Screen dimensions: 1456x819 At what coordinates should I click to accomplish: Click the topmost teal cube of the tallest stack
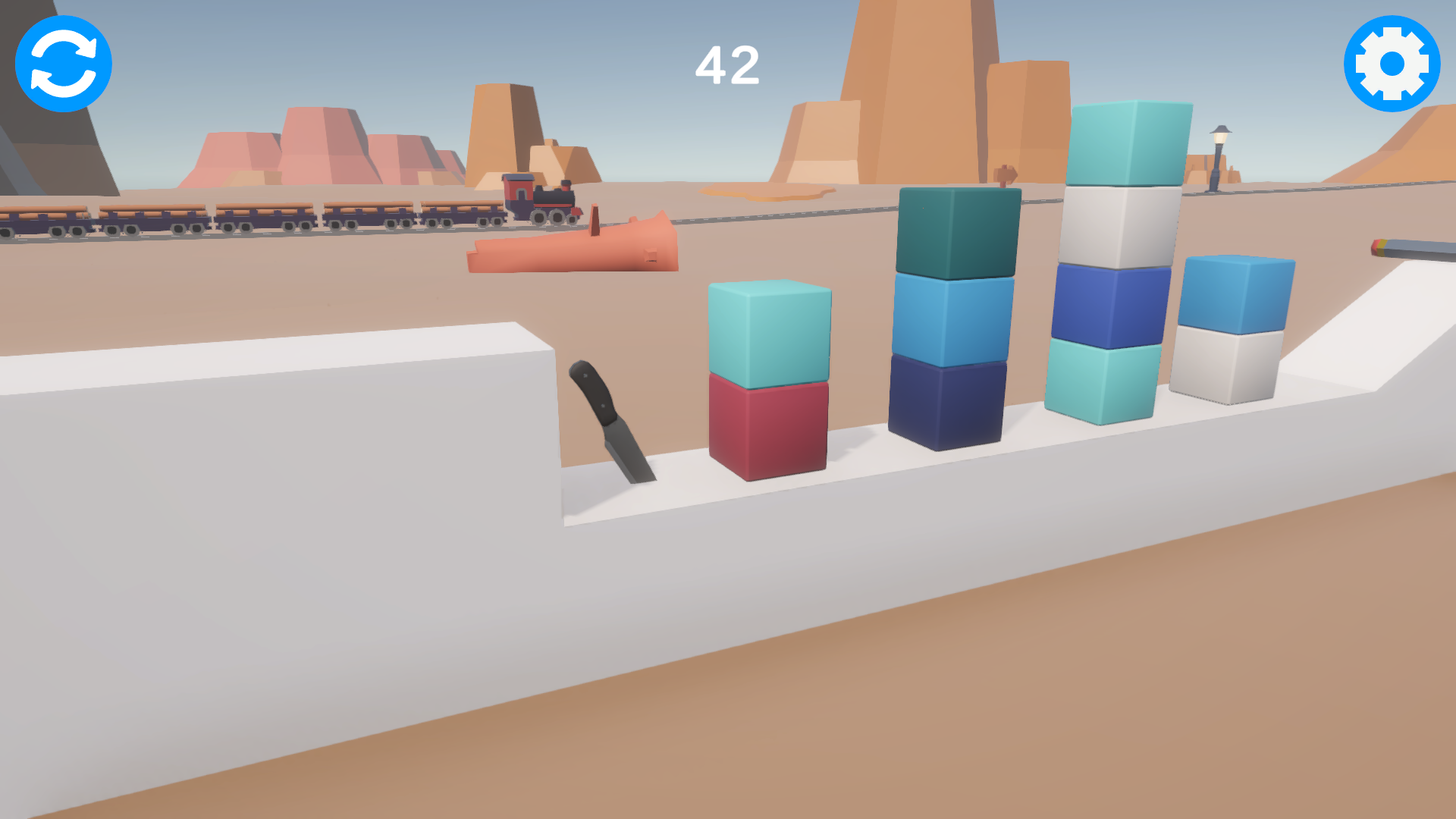click(1122, 144)
